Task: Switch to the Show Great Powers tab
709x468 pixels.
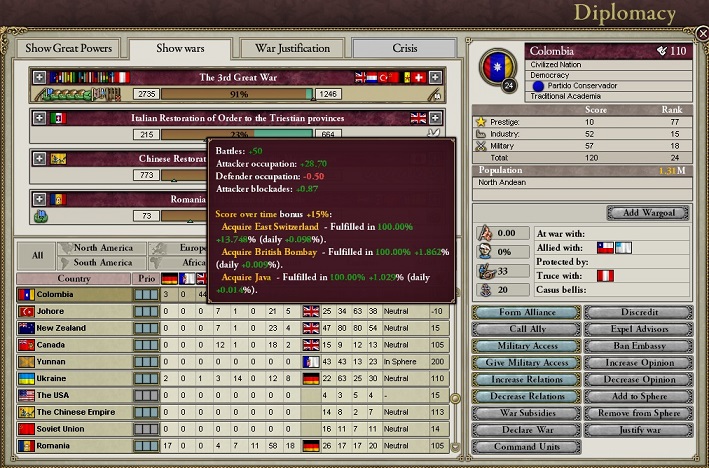Action: pos(68,48)
